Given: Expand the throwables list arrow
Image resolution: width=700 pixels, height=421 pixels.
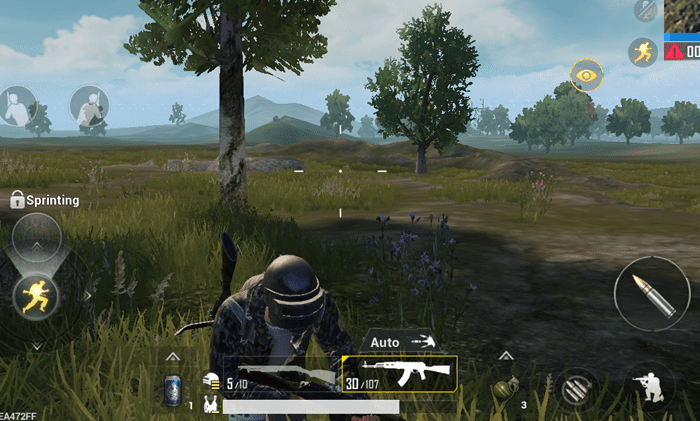Looking at the screenshot, I should point(505,357).
